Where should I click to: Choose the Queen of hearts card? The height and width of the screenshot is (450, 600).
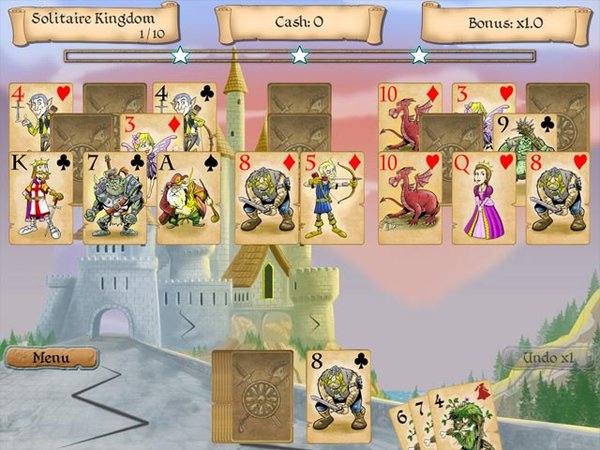click(x=483, y=198)
